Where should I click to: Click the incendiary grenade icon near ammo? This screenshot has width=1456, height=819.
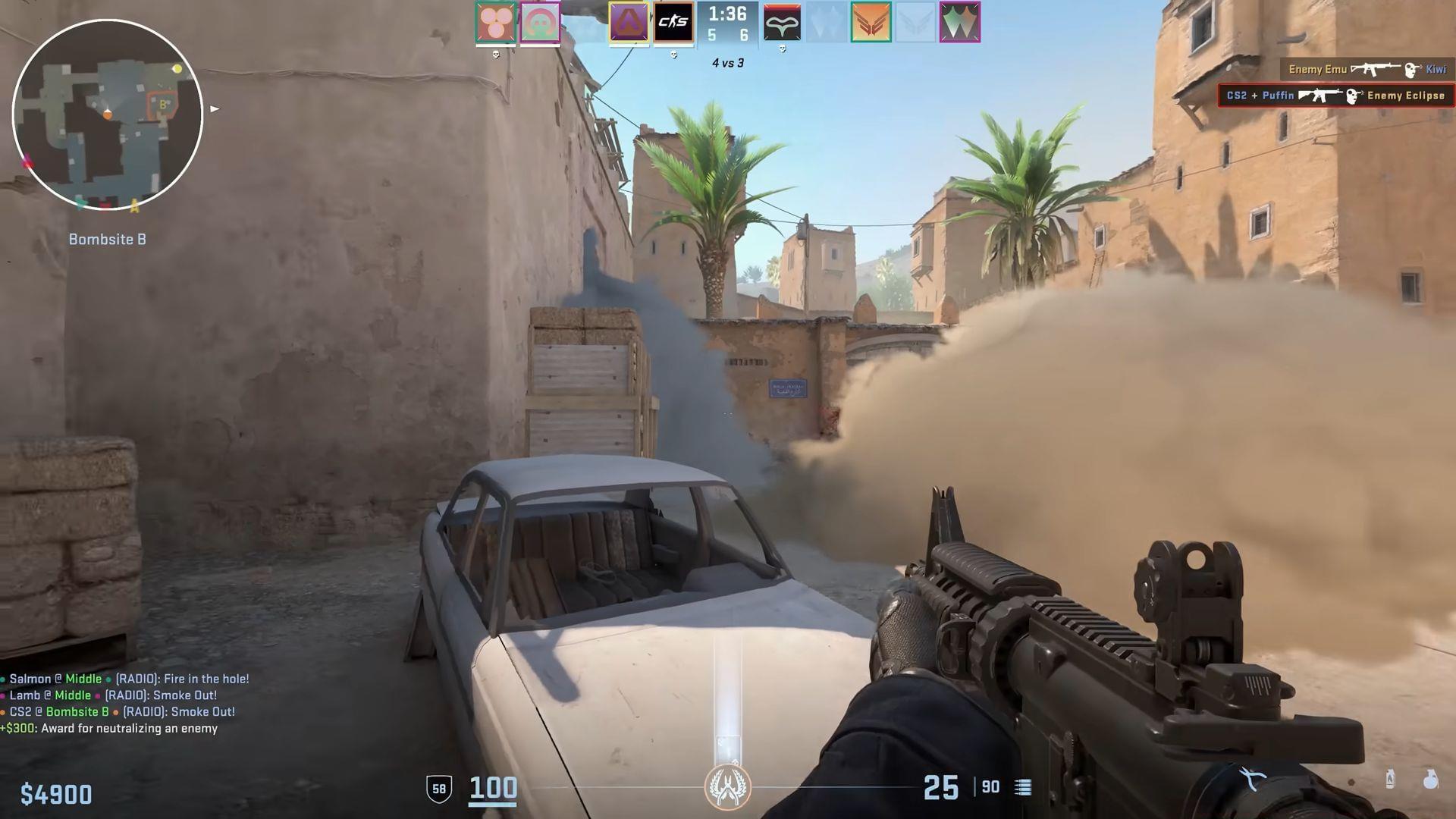coord(1390,777)
